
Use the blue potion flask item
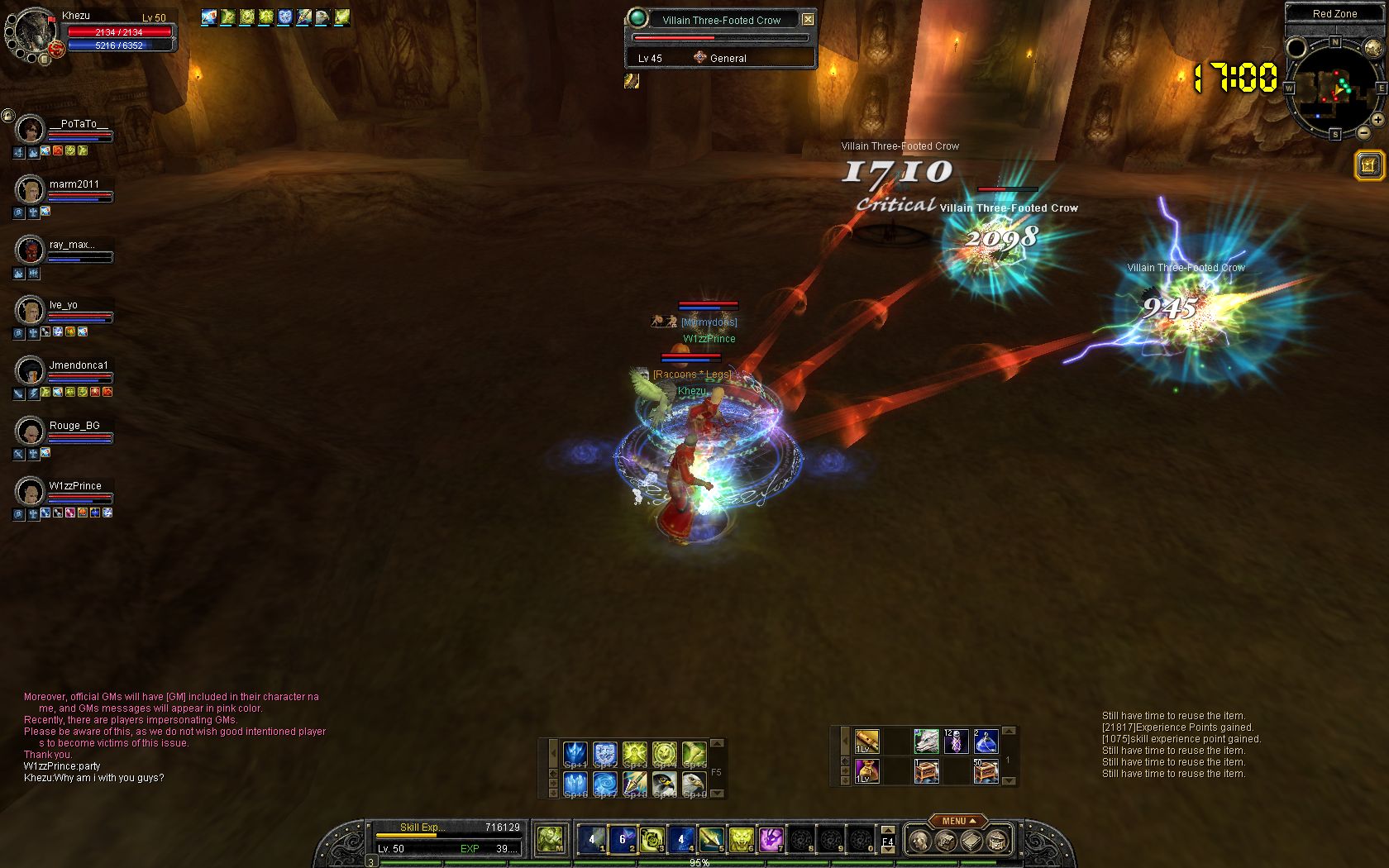point(985,741)
